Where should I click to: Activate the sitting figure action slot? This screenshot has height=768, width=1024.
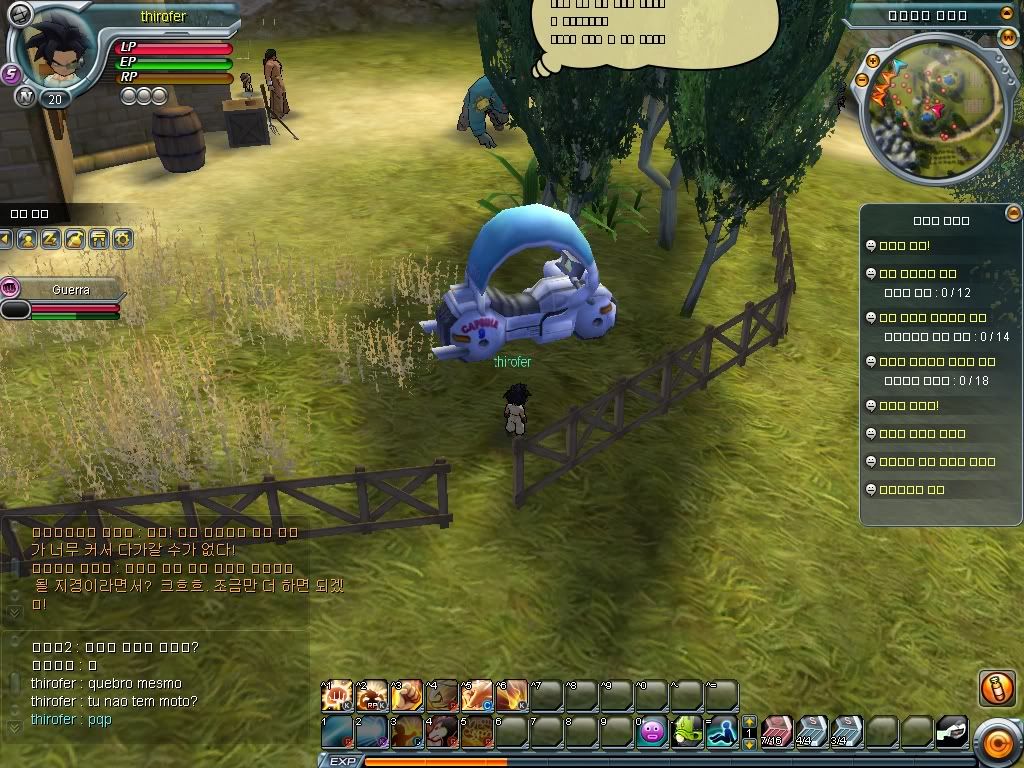721,731
